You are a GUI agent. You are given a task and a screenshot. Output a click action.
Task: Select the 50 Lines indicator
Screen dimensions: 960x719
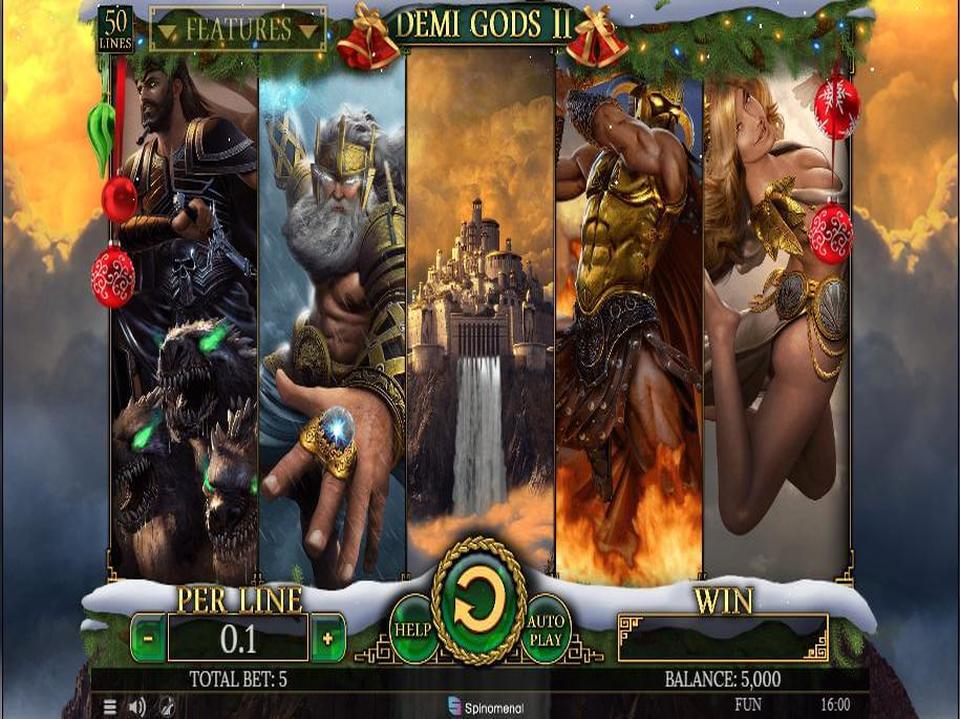click(115, 30)
